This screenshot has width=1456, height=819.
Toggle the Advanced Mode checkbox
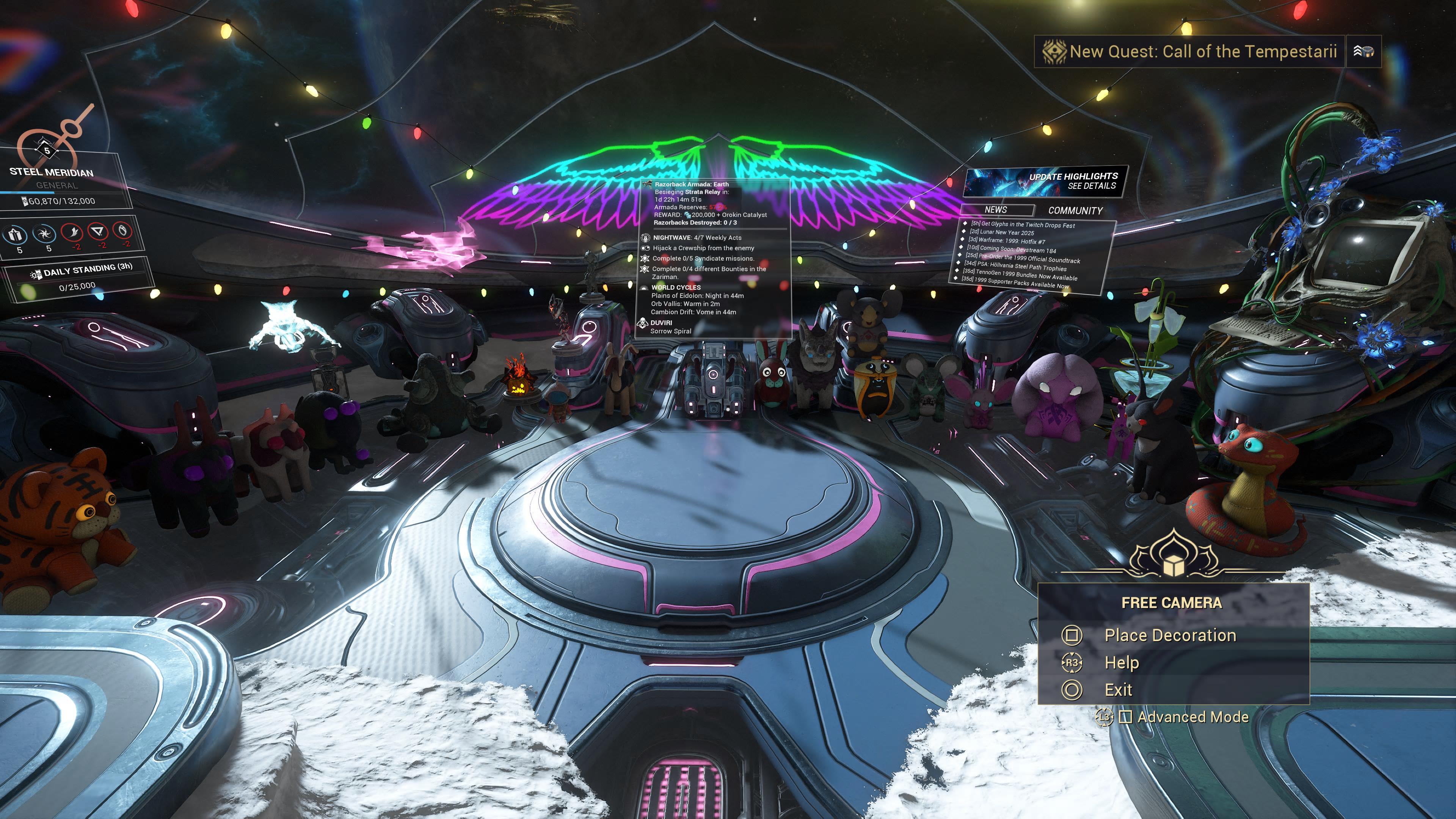(1125, 717)
